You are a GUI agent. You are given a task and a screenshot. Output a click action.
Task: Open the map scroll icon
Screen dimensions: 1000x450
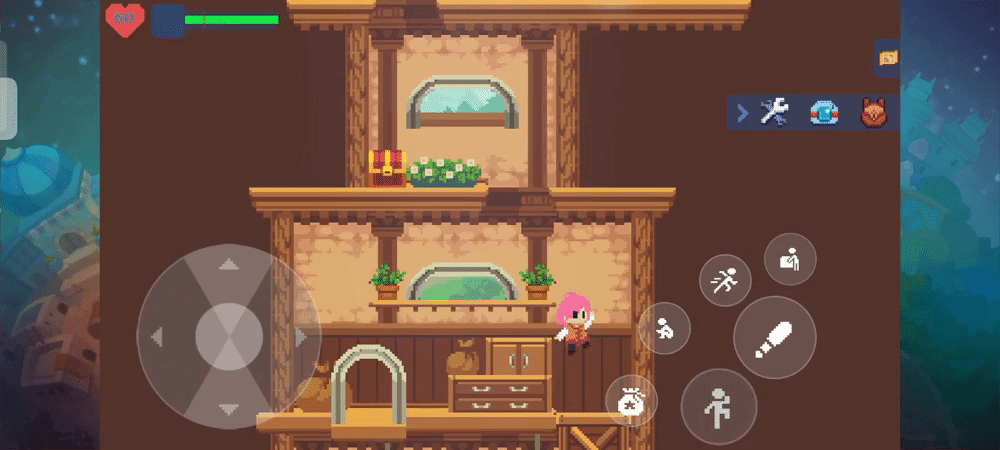tap(887, 58)
